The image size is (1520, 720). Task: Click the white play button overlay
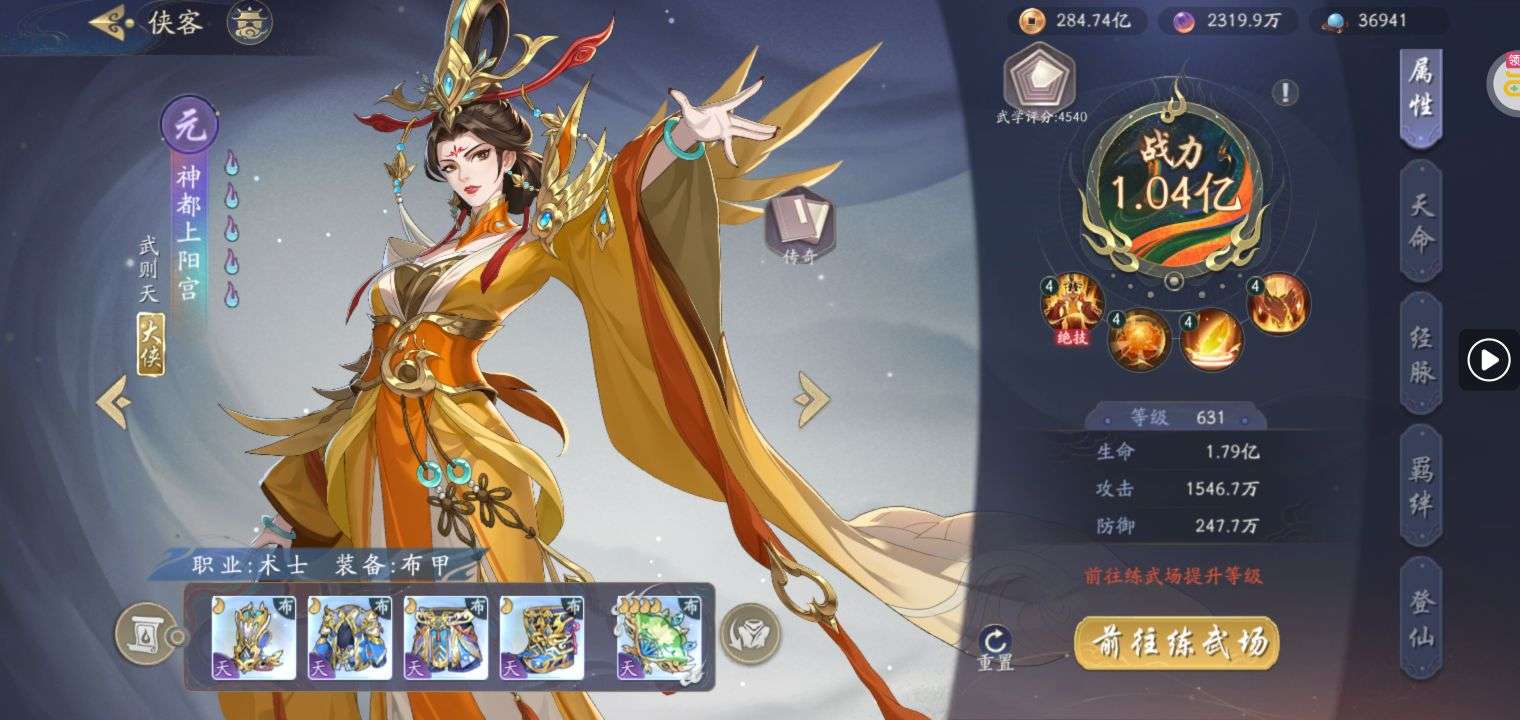tap(1488, 359)
